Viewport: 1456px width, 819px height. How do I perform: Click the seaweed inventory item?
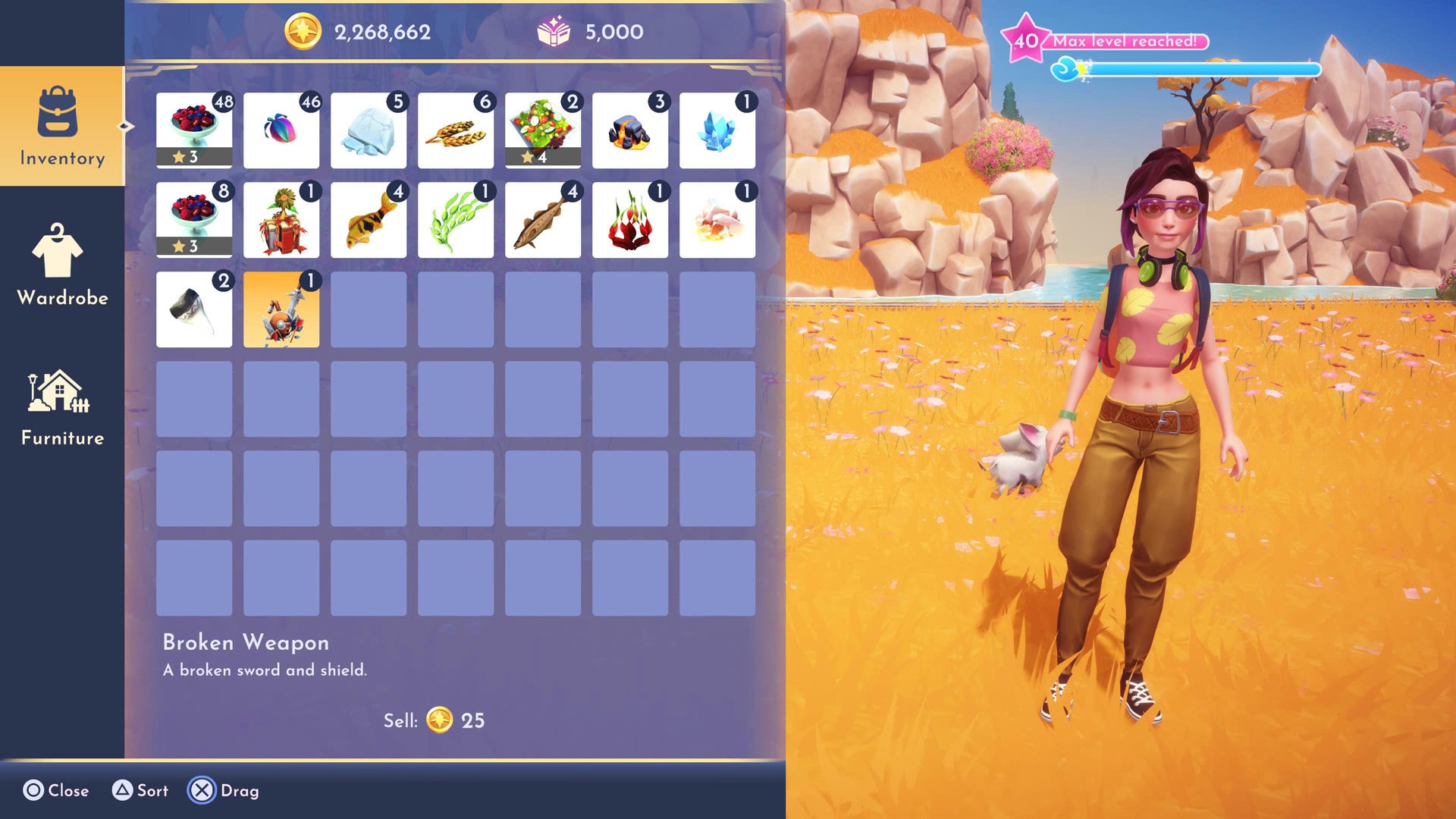coord(456,219)
